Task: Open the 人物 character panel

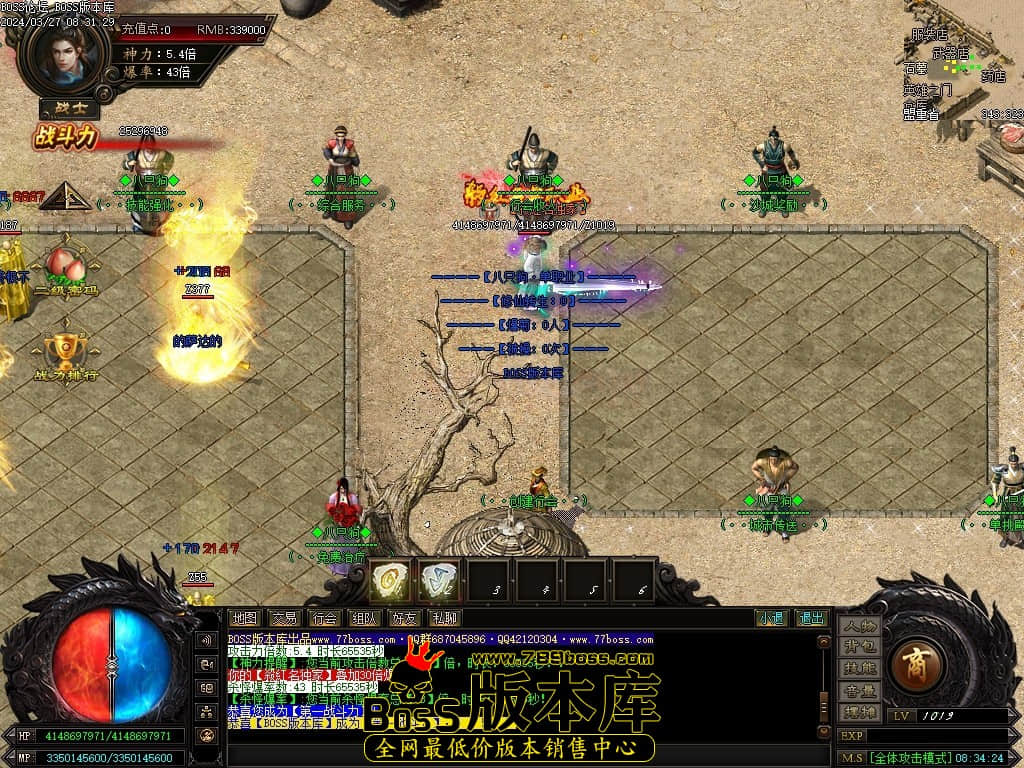Action: [x=860, y=626]
